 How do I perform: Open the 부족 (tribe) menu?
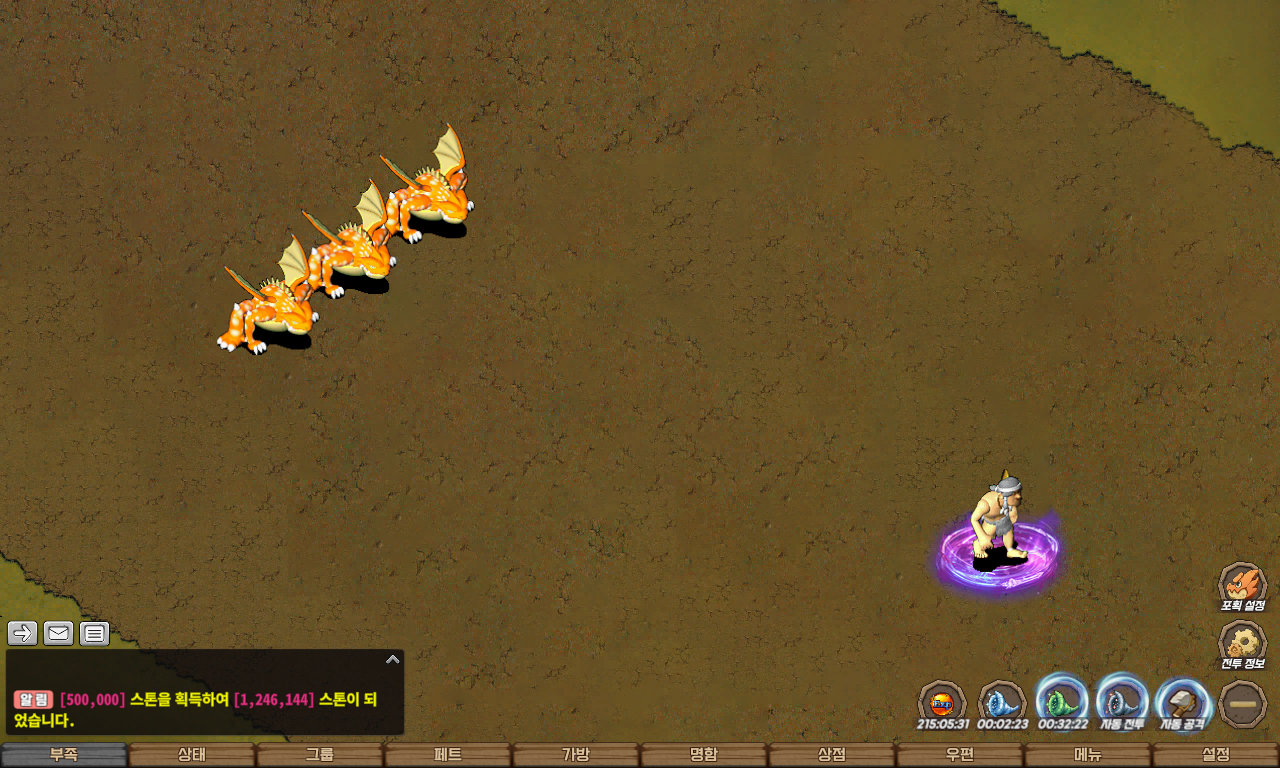point(64,755)
